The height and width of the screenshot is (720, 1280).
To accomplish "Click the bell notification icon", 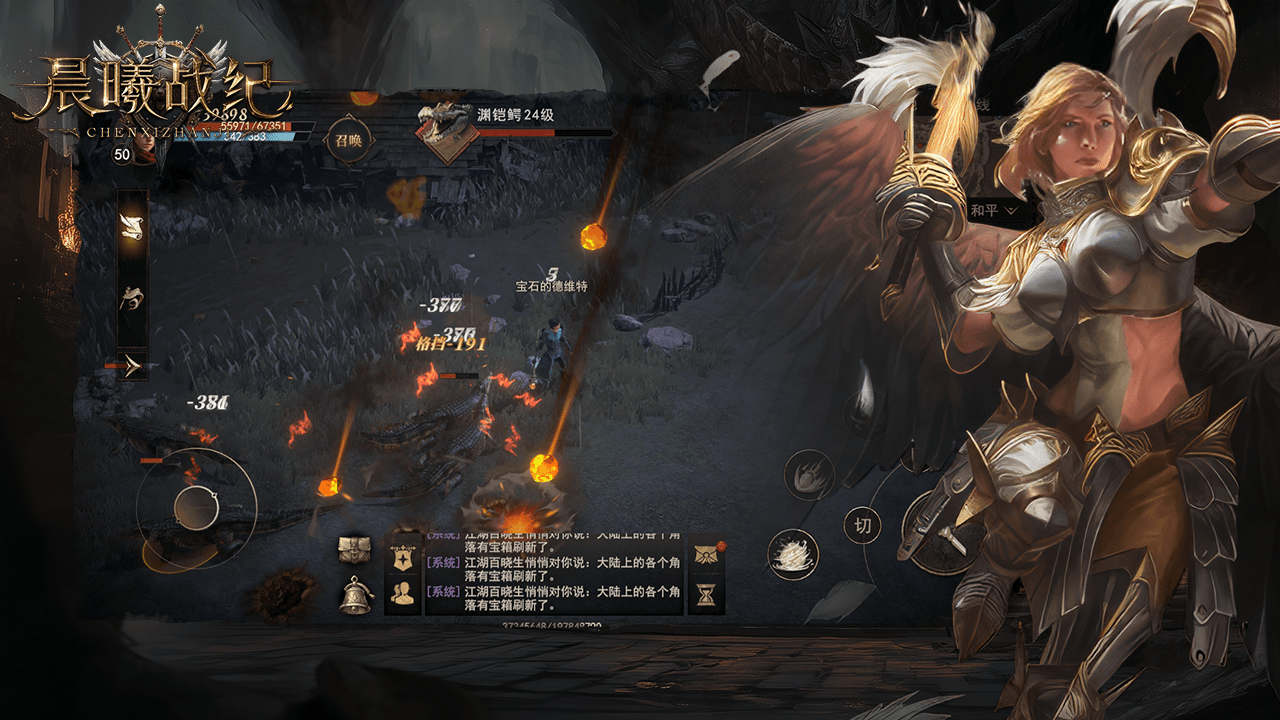I will 355,595.
